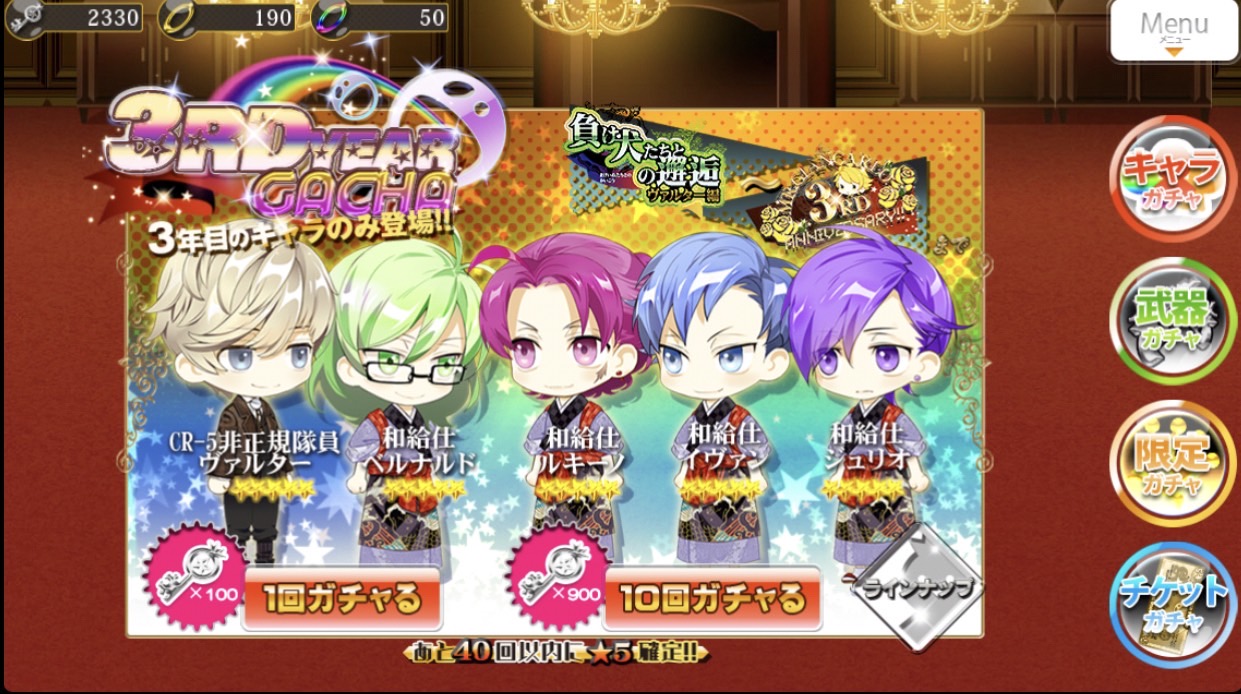Select the 限定ガチャ limited gacha
This screenshot has width=1241, height=694.
click(x=1173, y=460)
